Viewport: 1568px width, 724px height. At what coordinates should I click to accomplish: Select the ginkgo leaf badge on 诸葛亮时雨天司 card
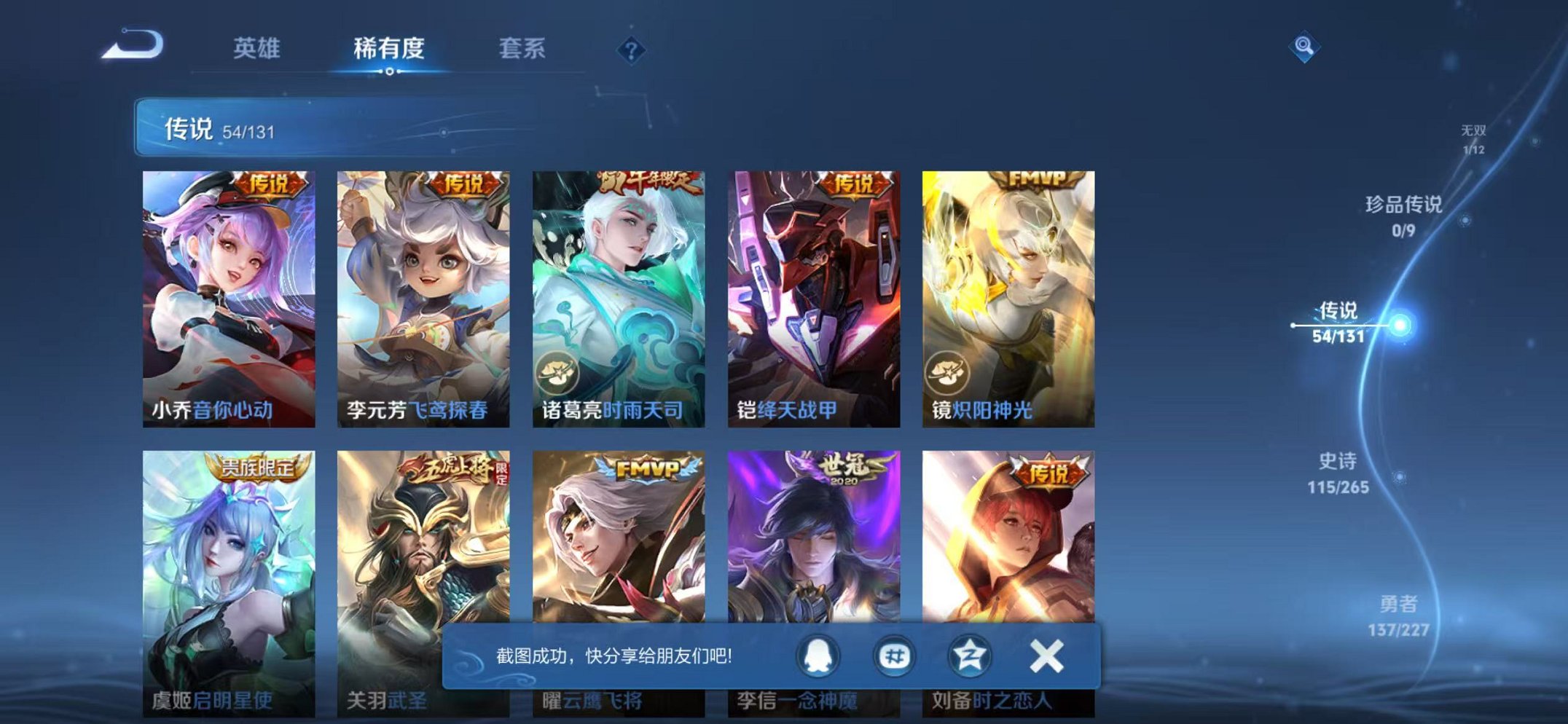click(557, 371)
